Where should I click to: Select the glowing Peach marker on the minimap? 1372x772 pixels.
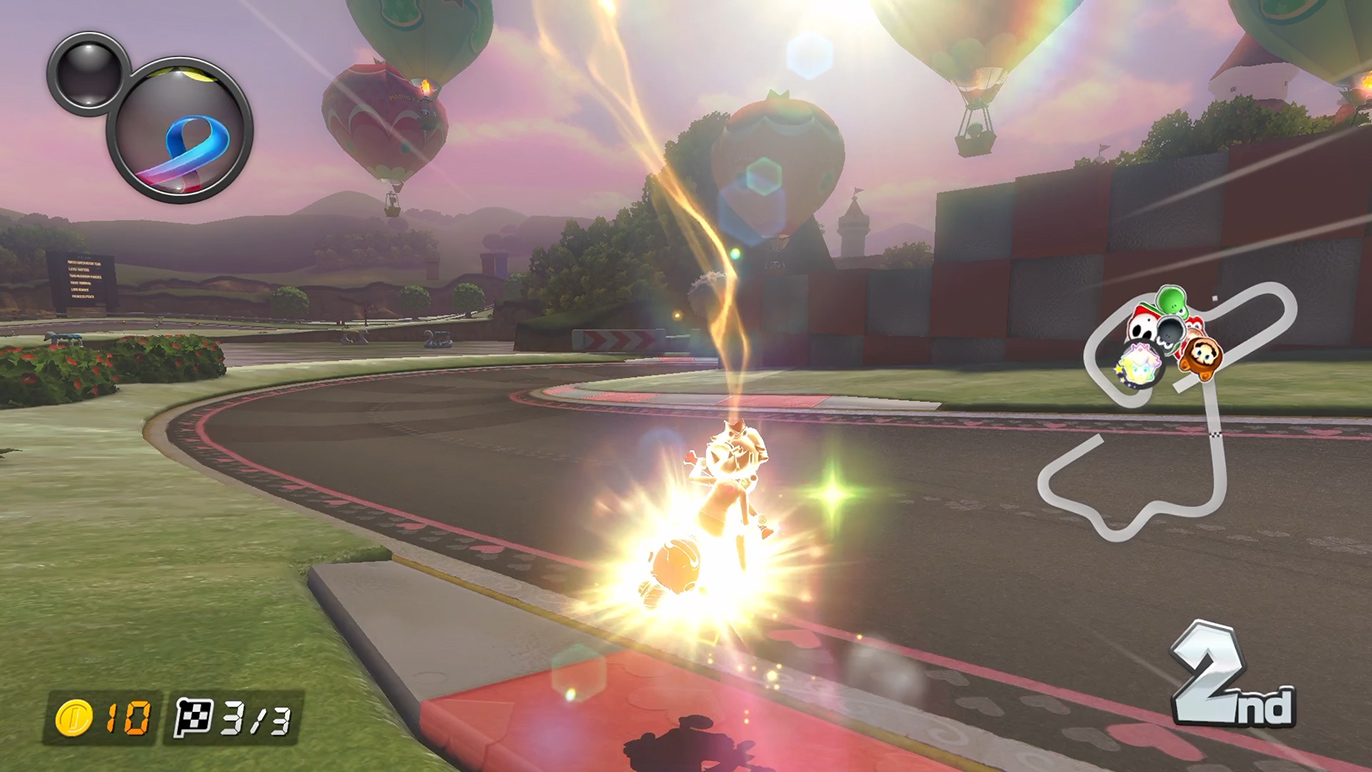(x=1140, y=363)
